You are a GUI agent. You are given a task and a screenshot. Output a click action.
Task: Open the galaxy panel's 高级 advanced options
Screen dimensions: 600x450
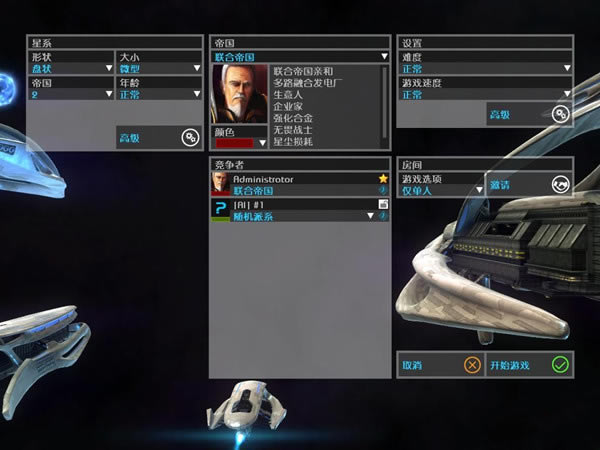point(160,138)
